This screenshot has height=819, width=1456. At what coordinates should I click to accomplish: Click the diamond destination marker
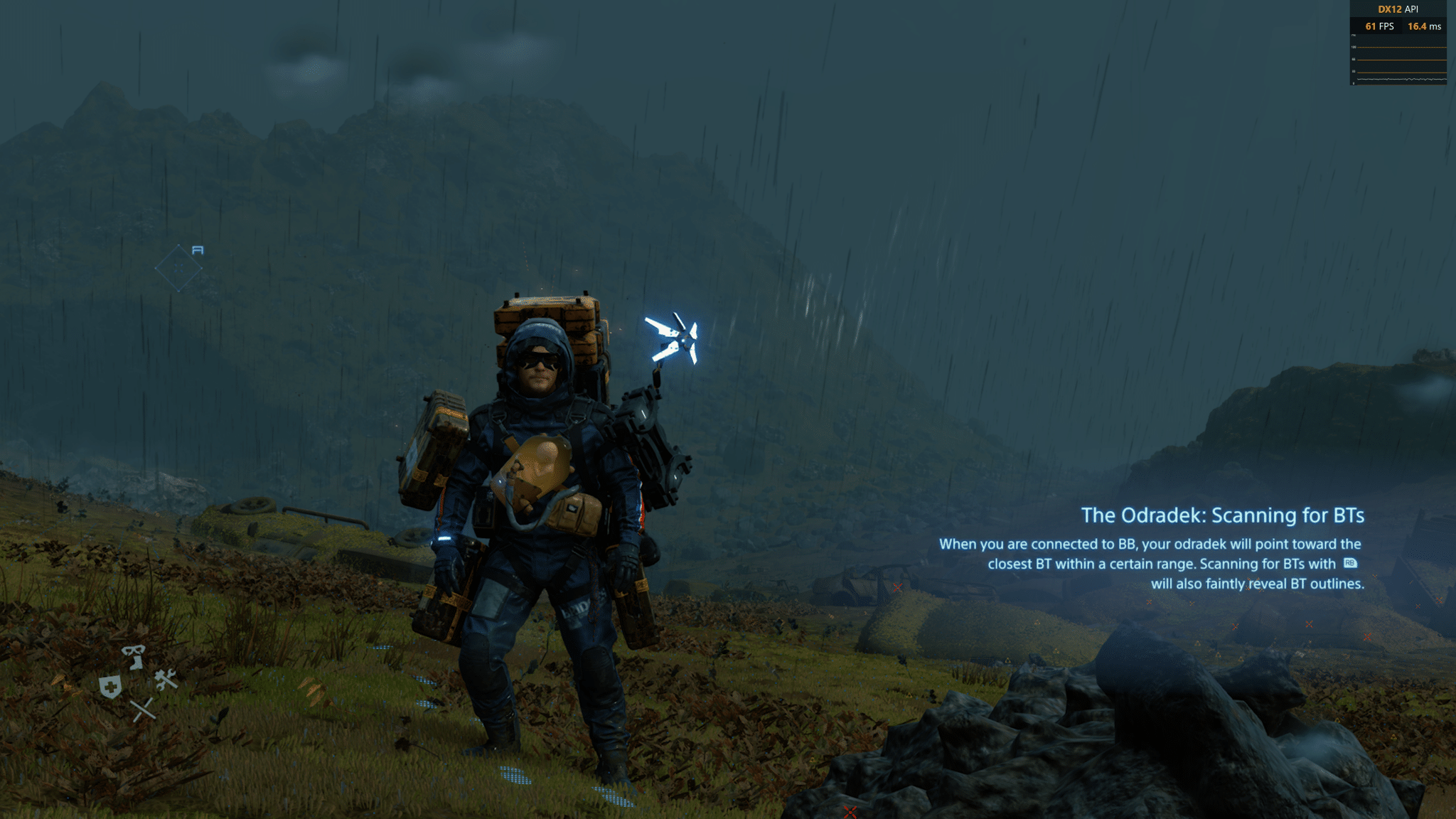(x=178, y=268)
